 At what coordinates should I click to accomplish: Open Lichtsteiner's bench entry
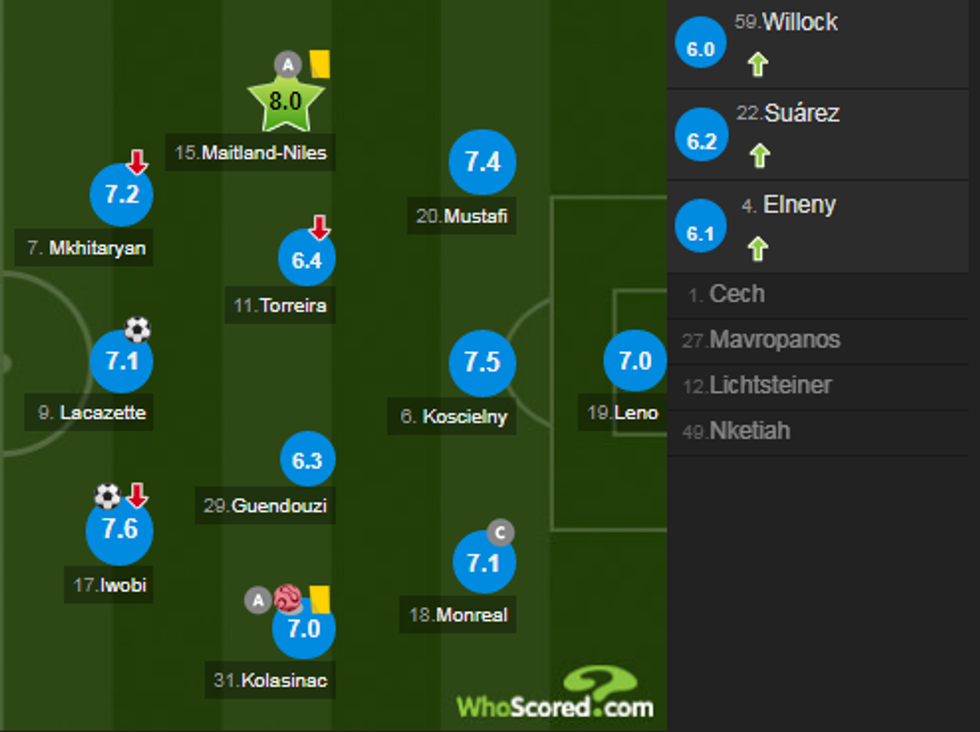(817, 386)
